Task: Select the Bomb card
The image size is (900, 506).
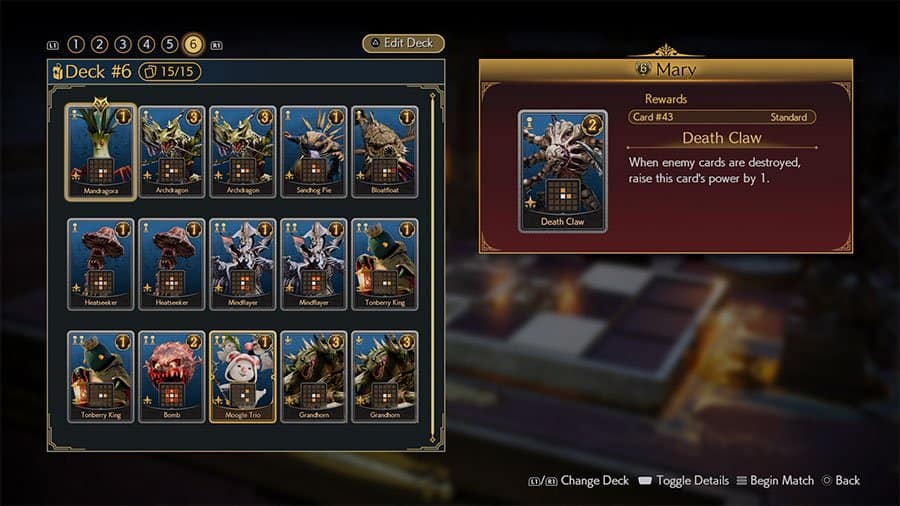Action: (172, 376)
